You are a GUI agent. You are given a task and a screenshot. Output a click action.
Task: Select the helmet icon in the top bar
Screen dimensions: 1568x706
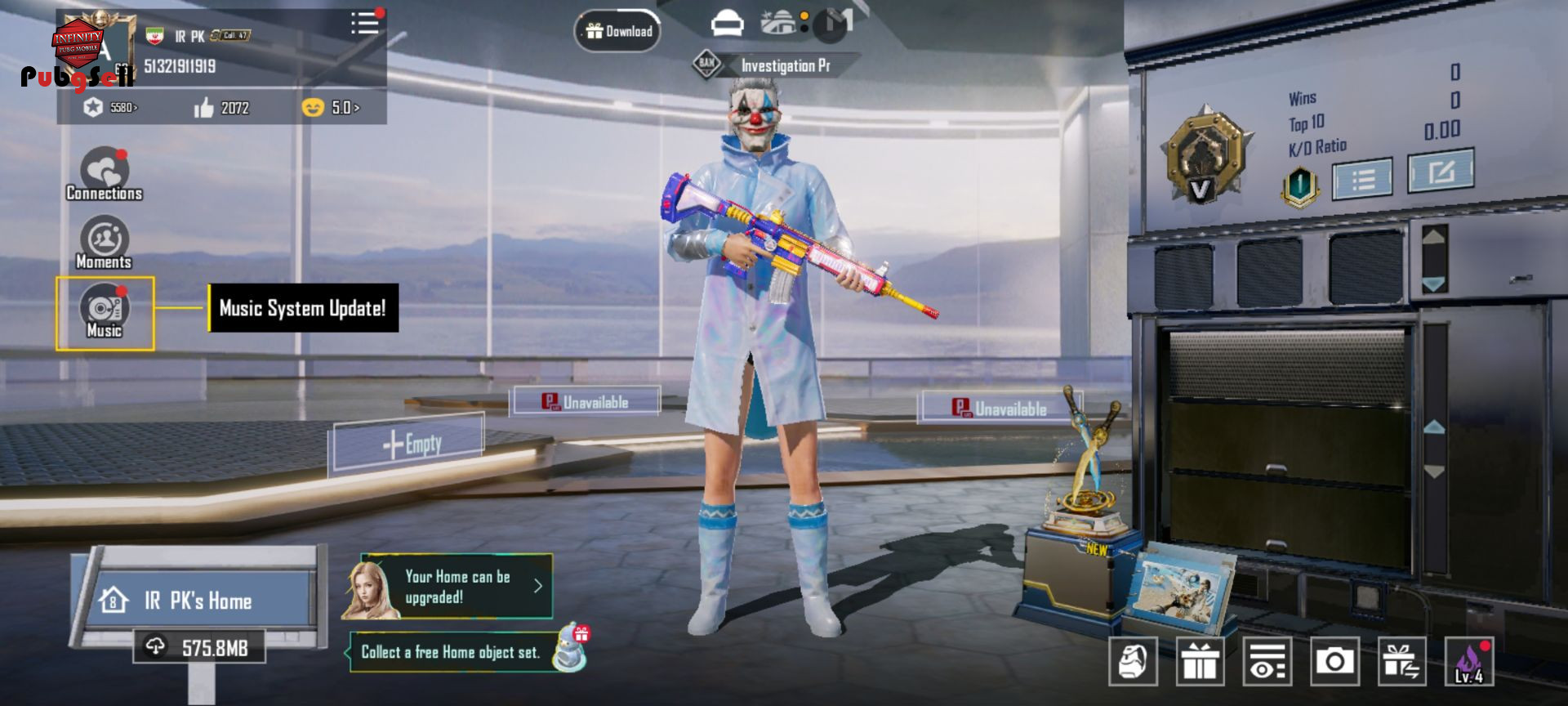[727, 25]
